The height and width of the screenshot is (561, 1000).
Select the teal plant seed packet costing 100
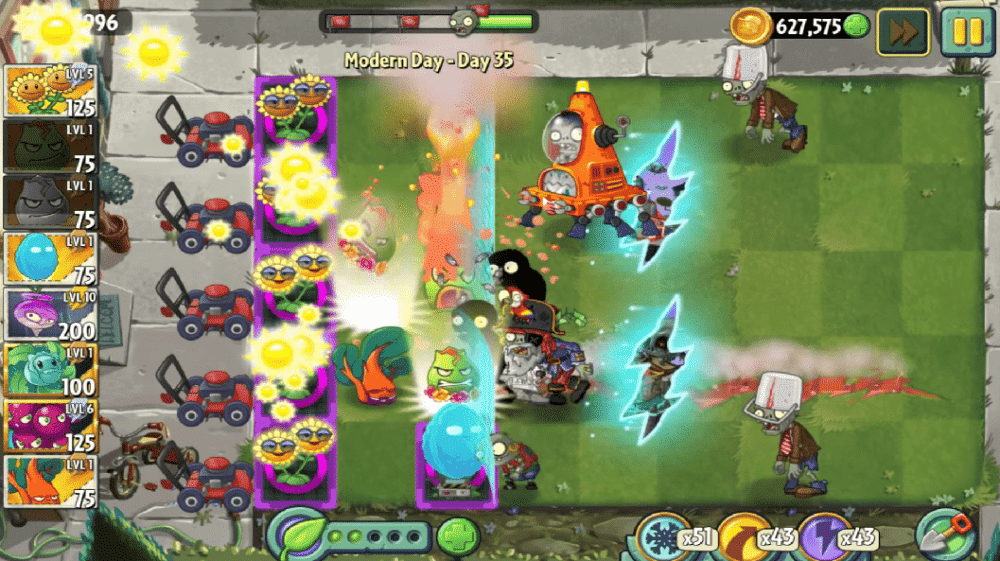click(50, 371)
